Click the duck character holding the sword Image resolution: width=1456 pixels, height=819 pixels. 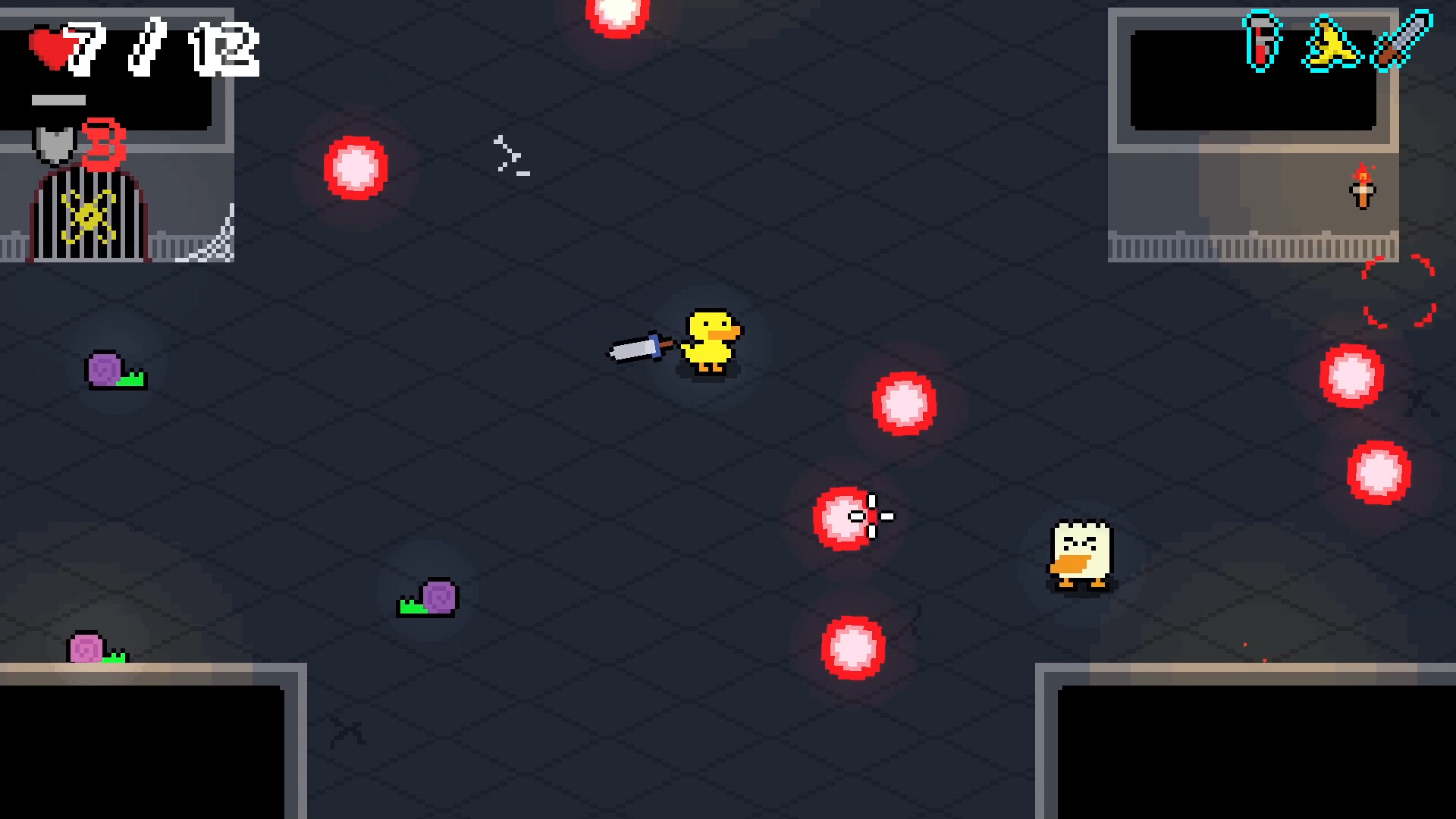tap(709, 341)
